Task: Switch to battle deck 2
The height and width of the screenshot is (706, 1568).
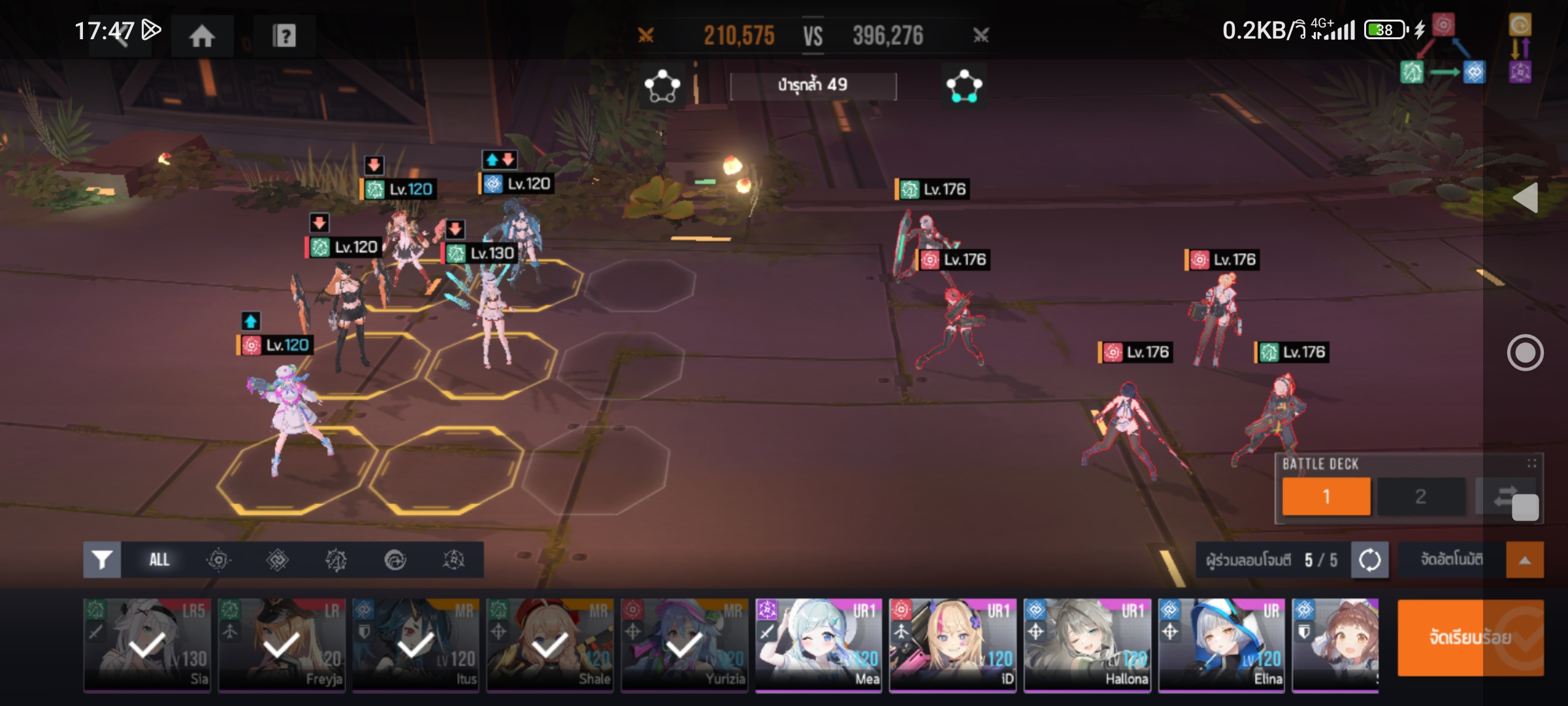Action: (x=1420, y=496)
